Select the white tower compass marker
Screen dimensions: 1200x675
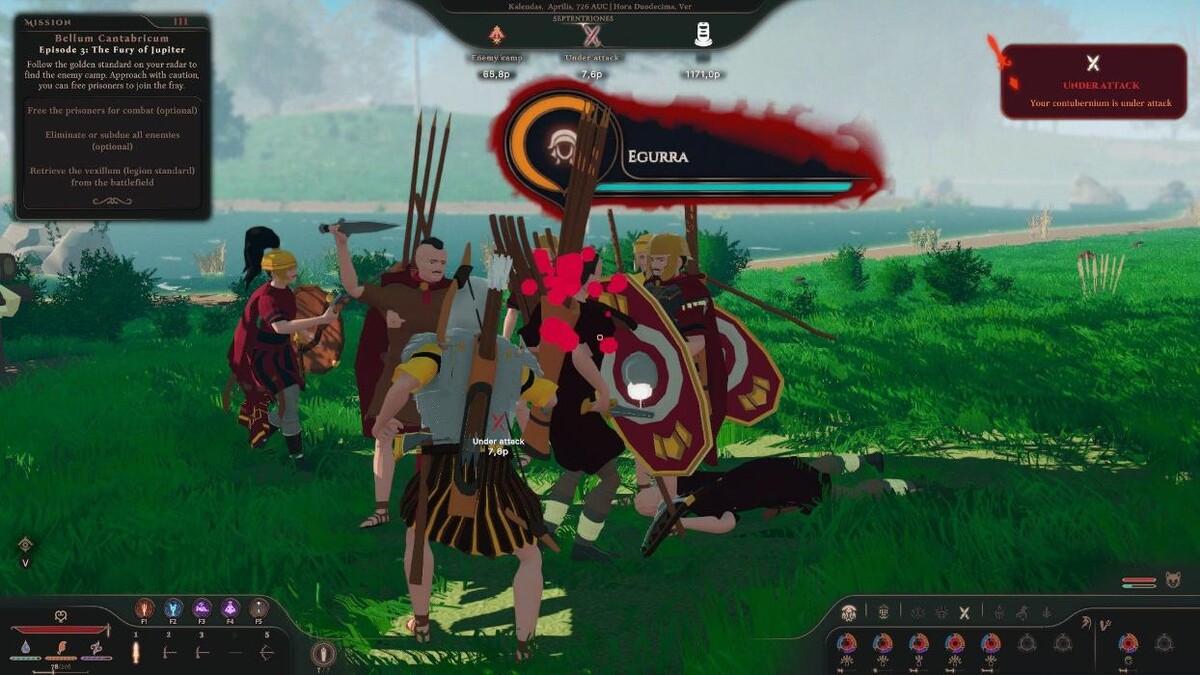[703, 35]
